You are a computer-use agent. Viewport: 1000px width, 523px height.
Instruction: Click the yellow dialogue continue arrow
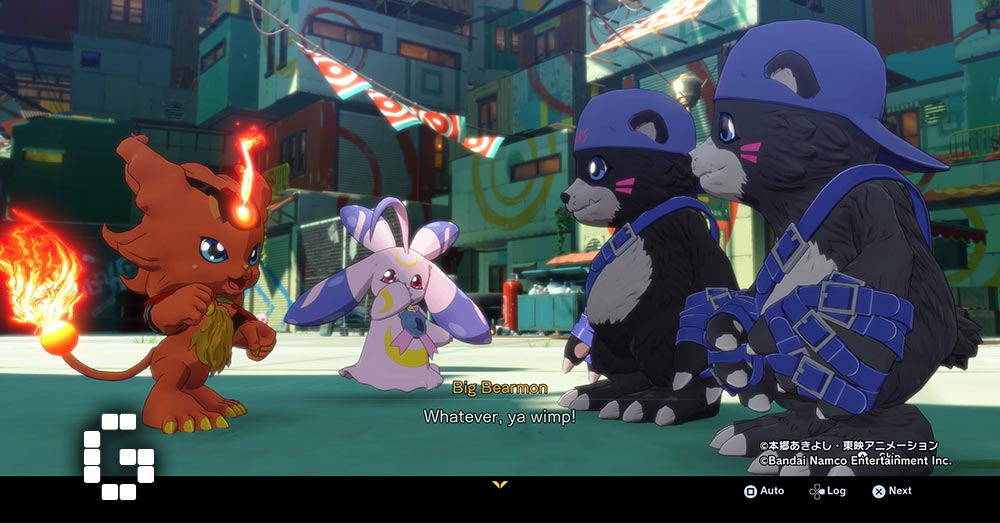(500, 485)
